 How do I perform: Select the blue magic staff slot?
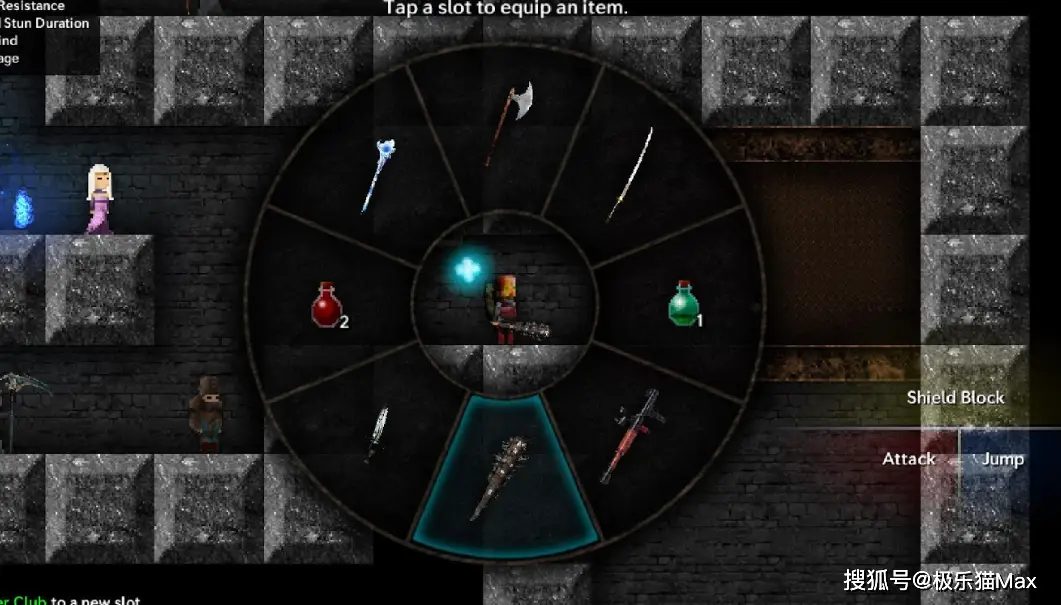tap(377, 174)
